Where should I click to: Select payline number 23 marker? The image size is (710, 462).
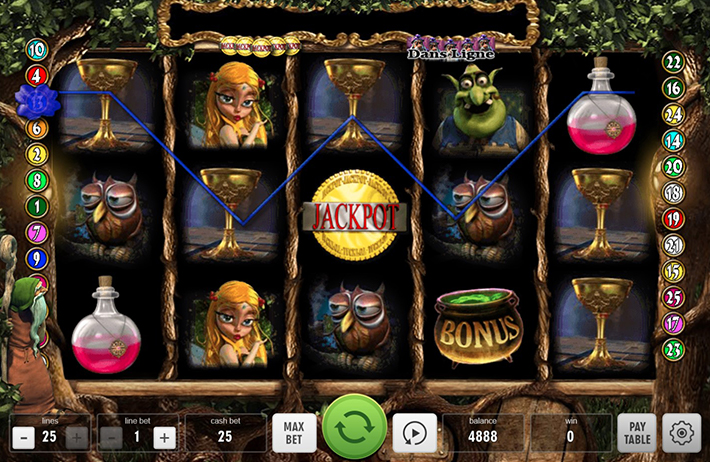click(673, 349)
